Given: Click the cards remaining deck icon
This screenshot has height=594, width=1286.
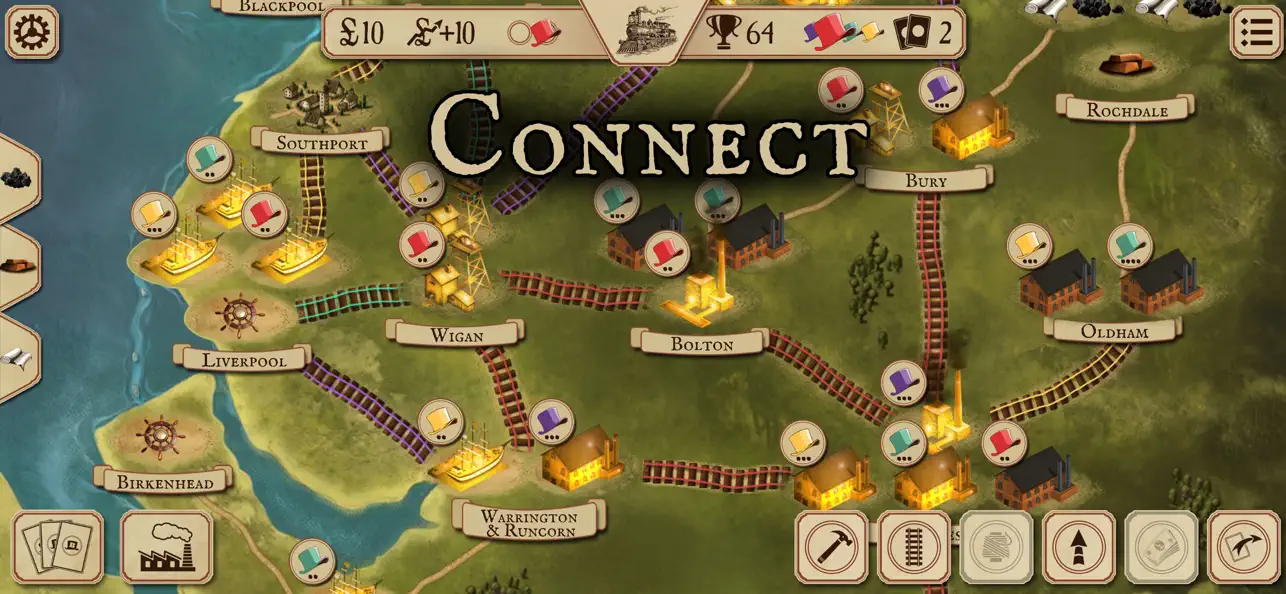Looking at the screenshot, I should tap(911, 33).
